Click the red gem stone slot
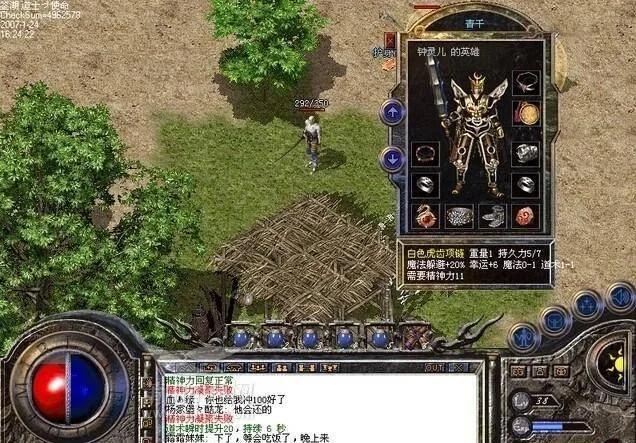 point(526,215)
